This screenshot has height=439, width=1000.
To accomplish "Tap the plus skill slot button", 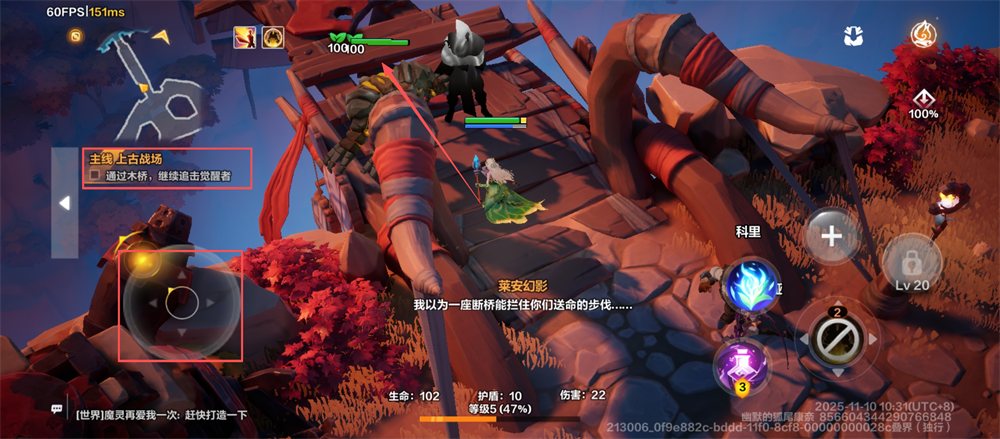I will (x=832, y=237).
